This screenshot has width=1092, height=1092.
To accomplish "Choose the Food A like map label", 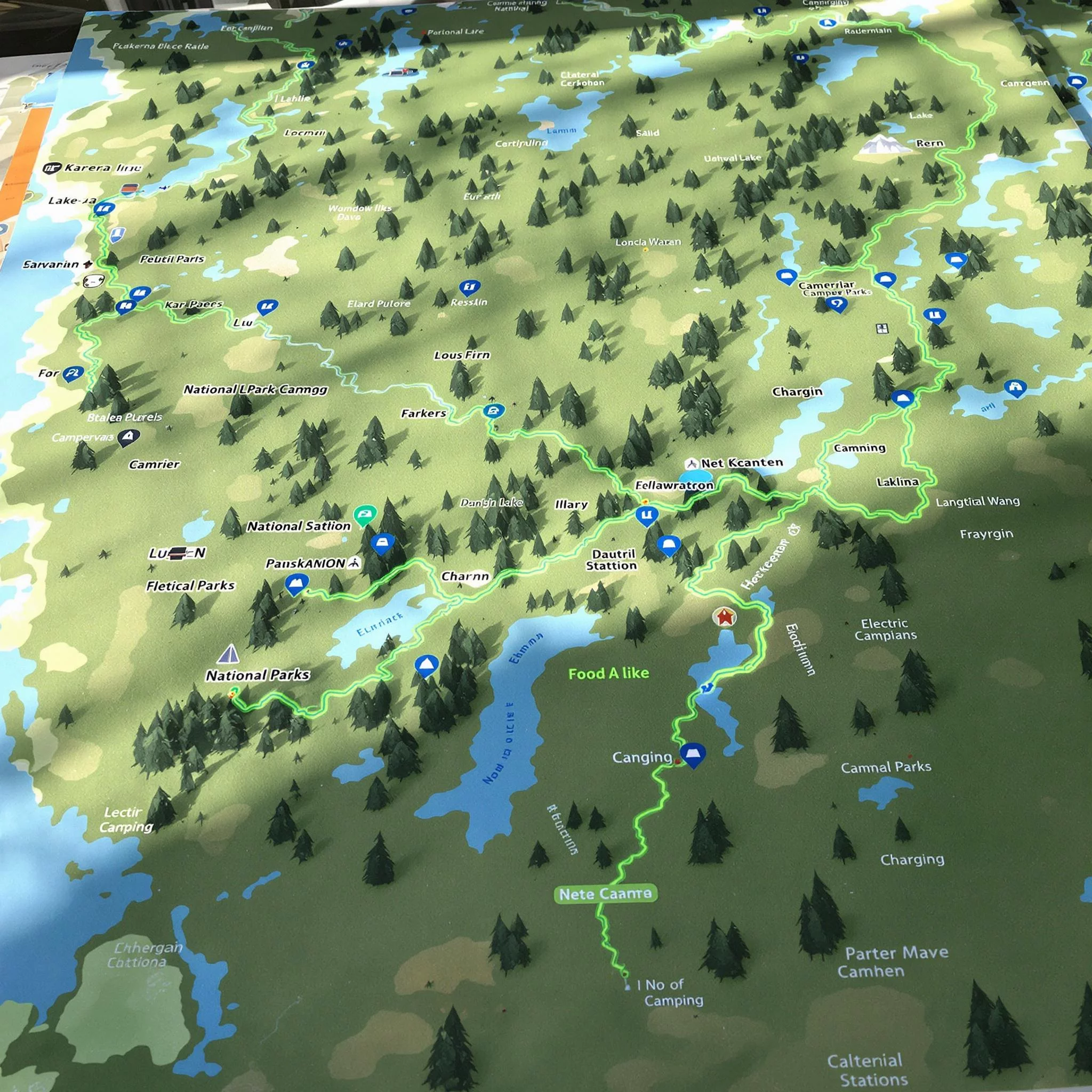I will pyautogui.click(x=608, y=673).
